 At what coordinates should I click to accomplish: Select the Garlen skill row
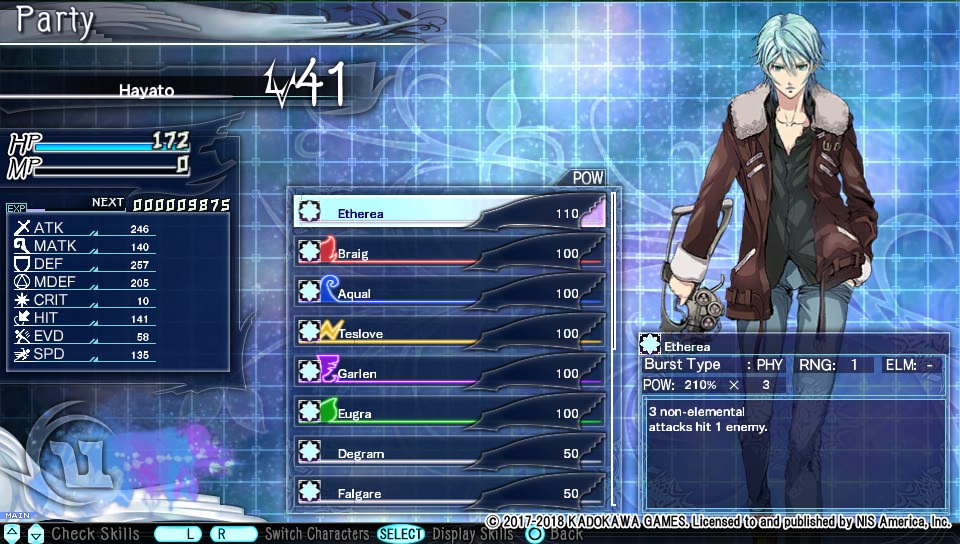[x=450, y=372]
